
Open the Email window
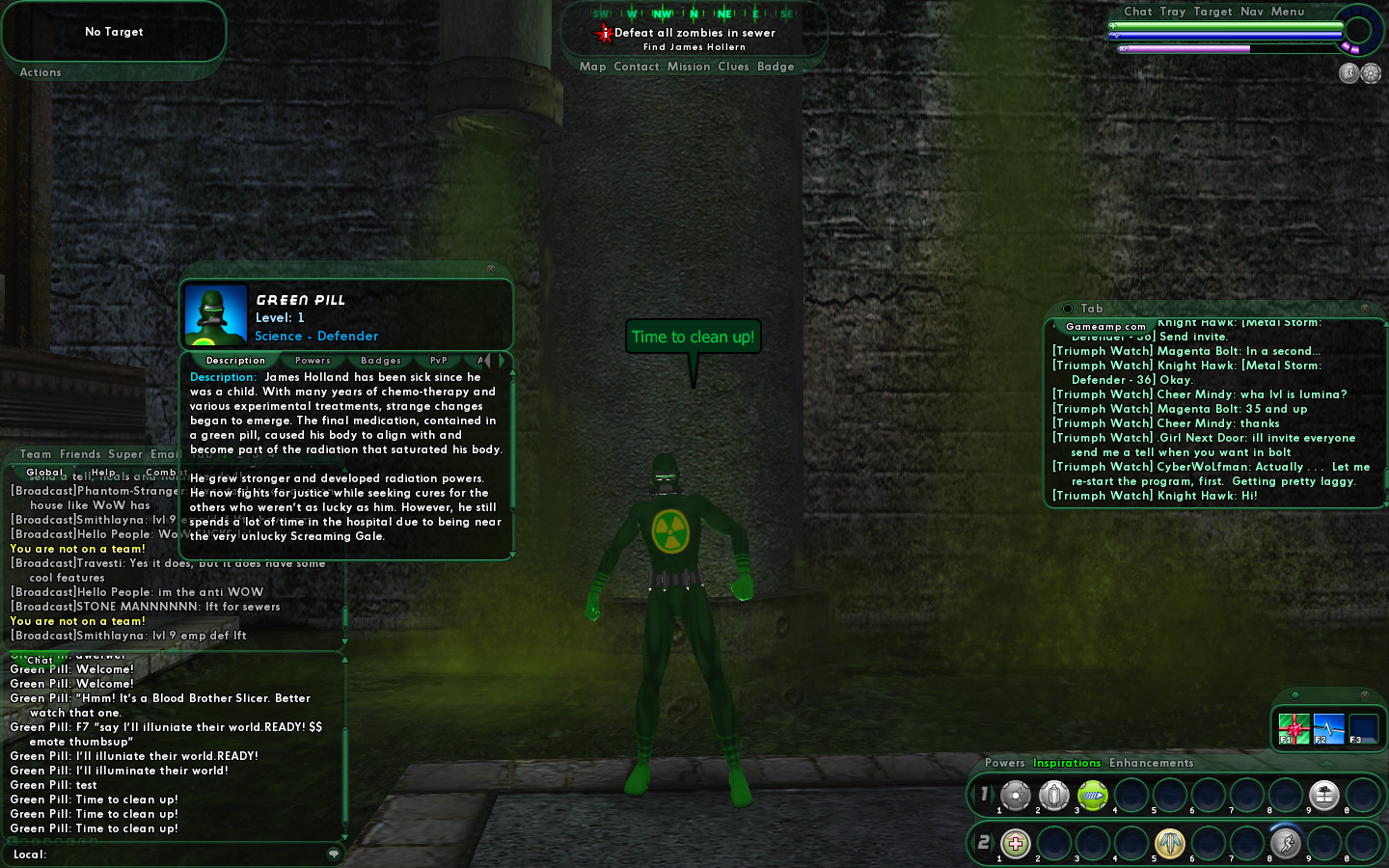[x=164, y=454]
